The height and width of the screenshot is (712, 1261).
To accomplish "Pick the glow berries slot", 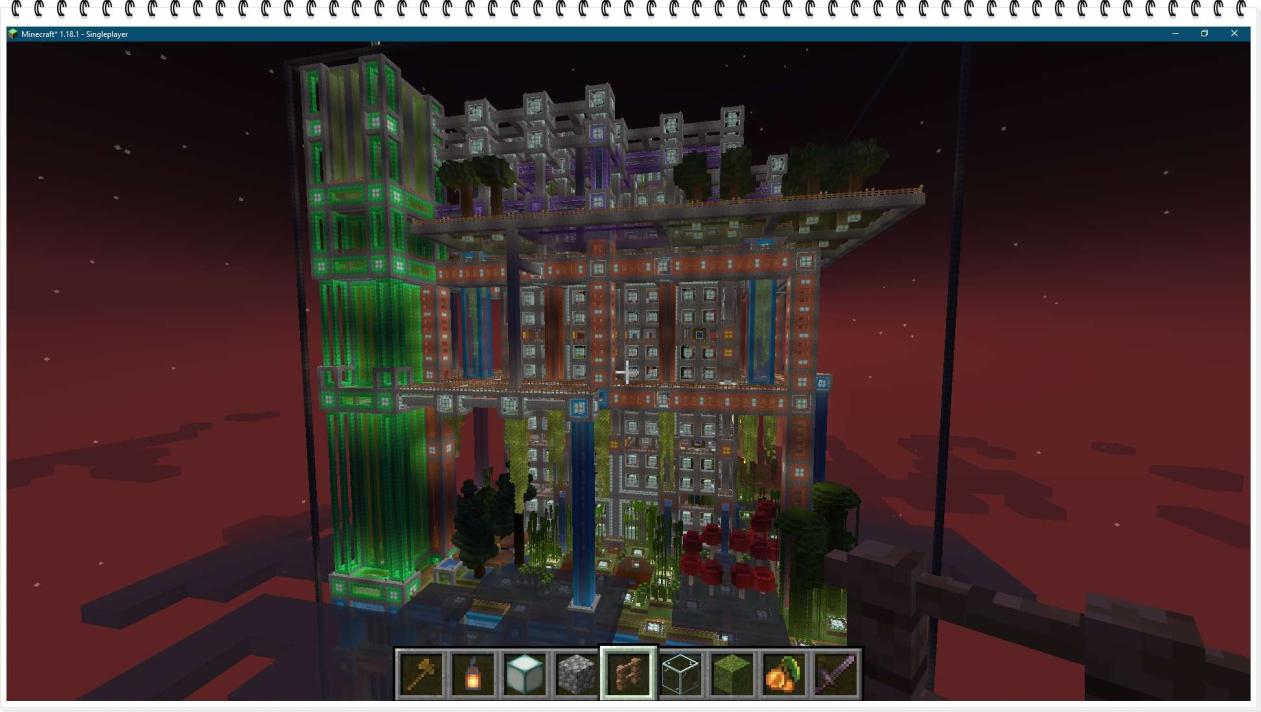I will pos(783,674).
